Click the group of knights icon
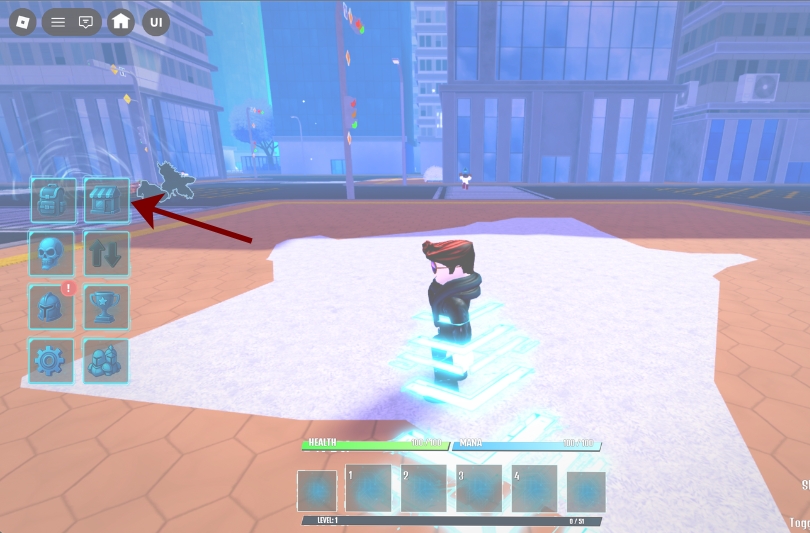The image size is (810, 533). coord(107,360)
